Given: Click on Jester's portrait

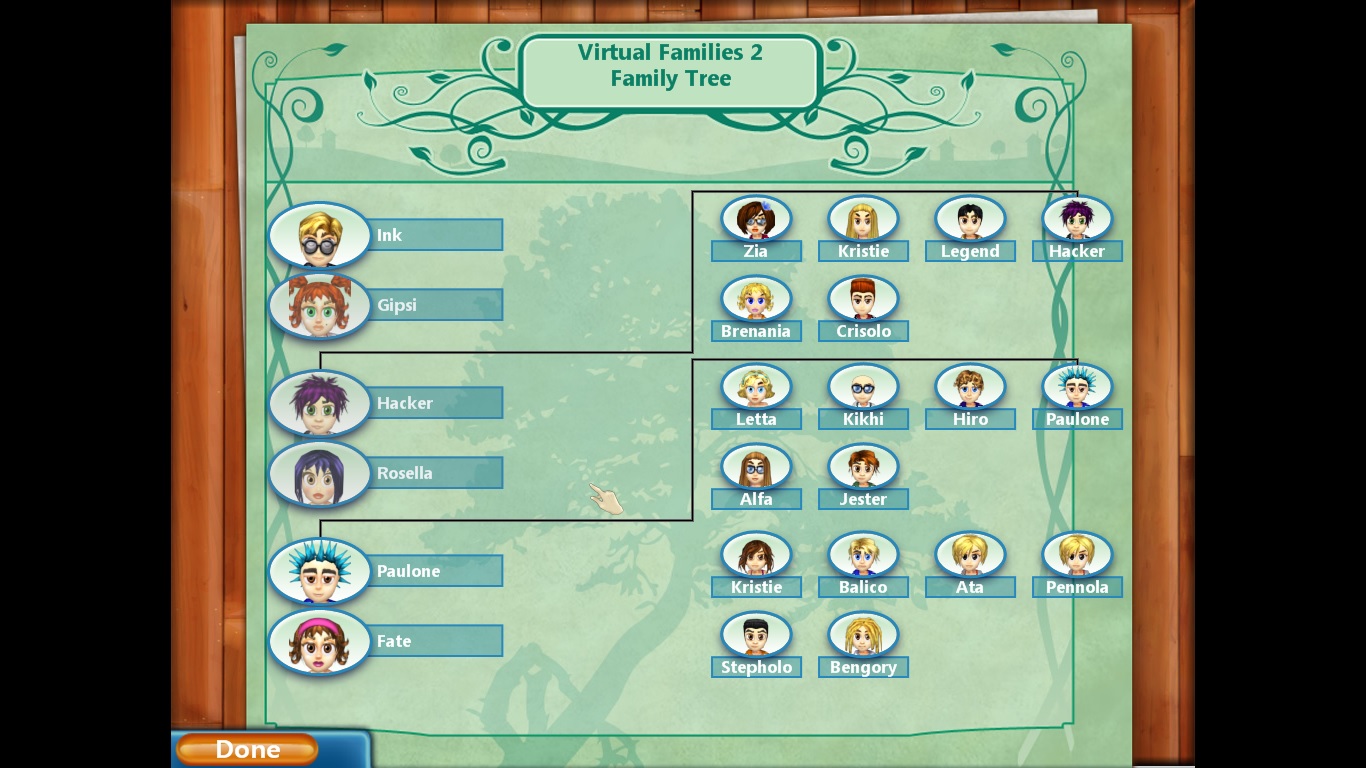Looking at the screenshot, I should (863, 467).
